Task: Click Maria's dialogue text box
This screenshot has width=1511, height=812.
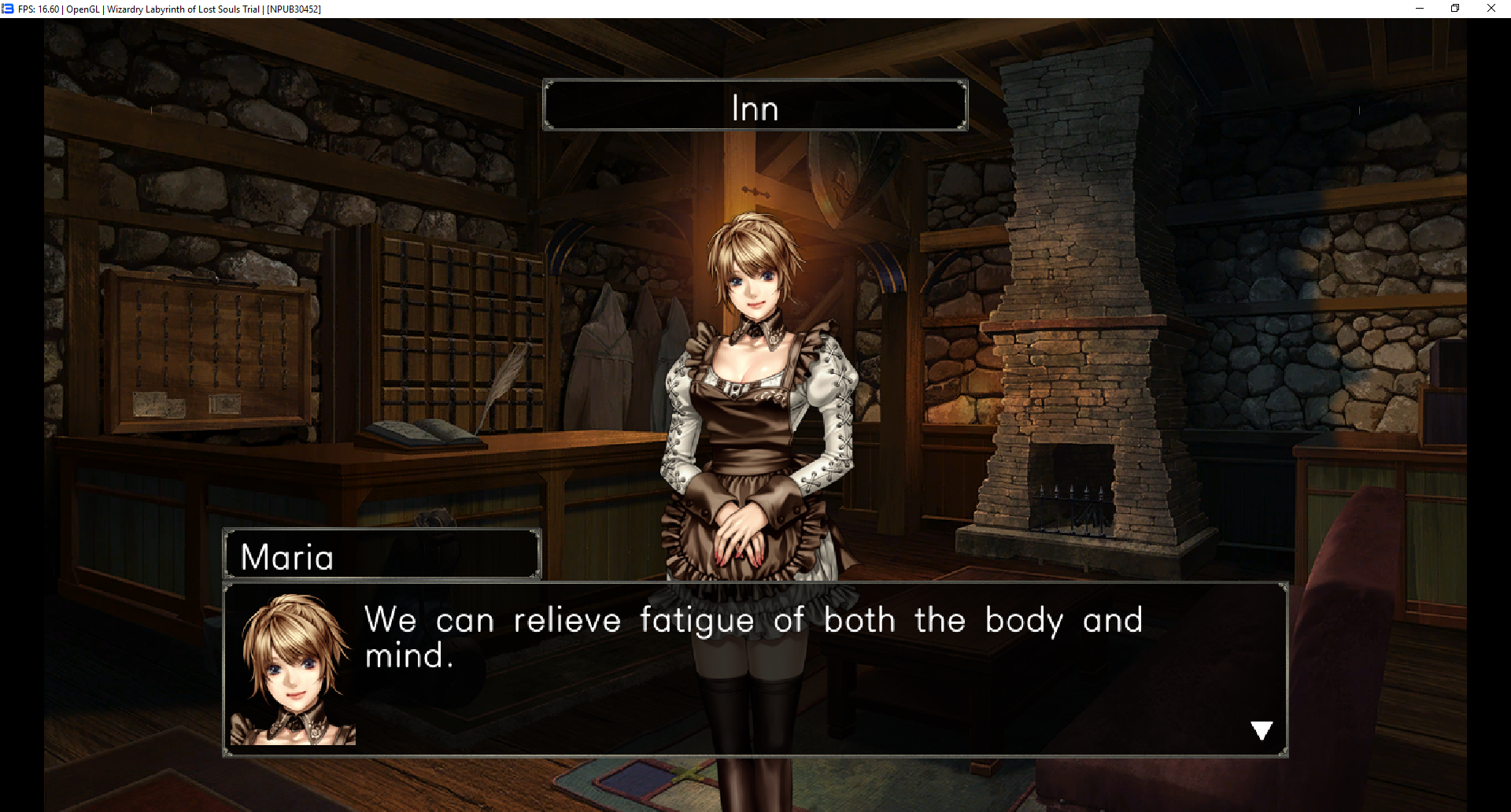Action: point(754,670)
